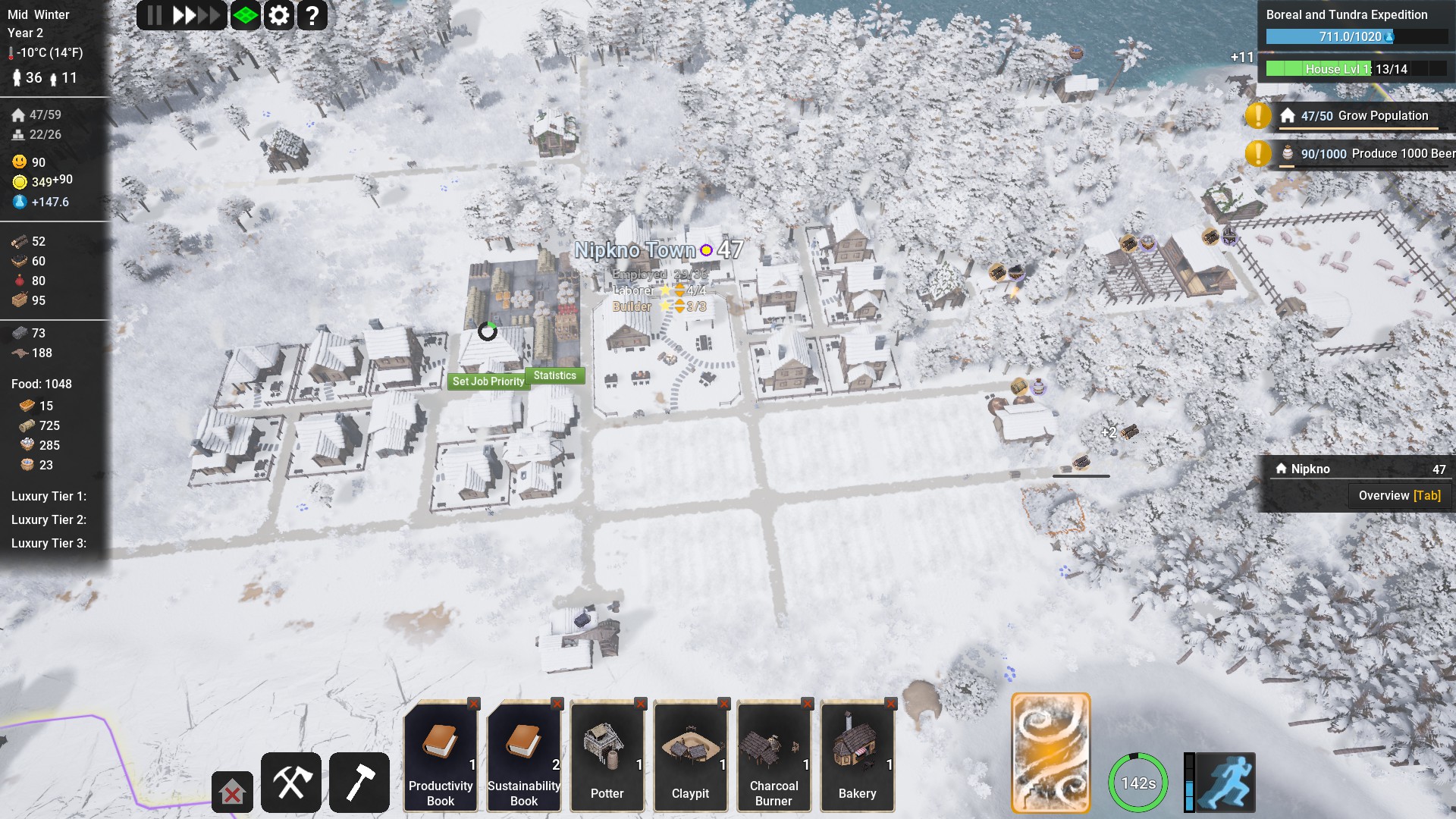Image resolution: width=1456 pixels, height=819 pixels.
Task: Select the Bakery building card
Action: click(858, 756)
